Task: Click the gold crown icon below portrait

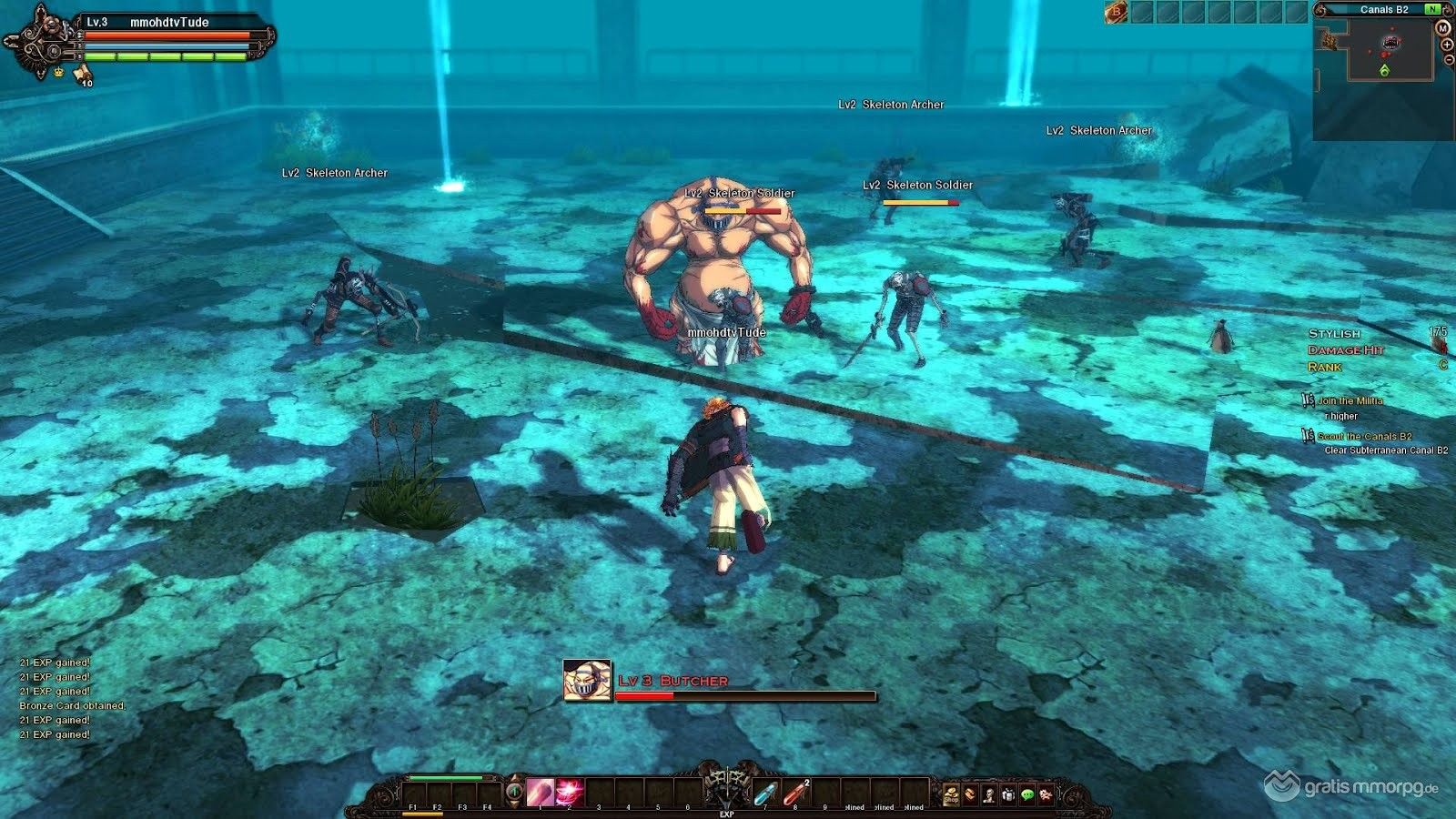Action: coord(59,71)
